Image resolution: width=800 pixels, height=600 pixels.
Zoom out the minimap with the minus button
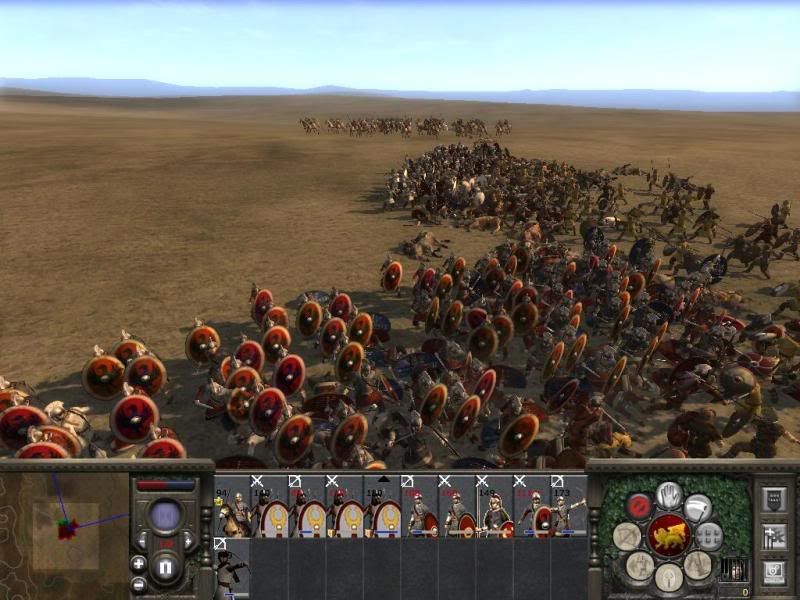(x=138, y=584)
